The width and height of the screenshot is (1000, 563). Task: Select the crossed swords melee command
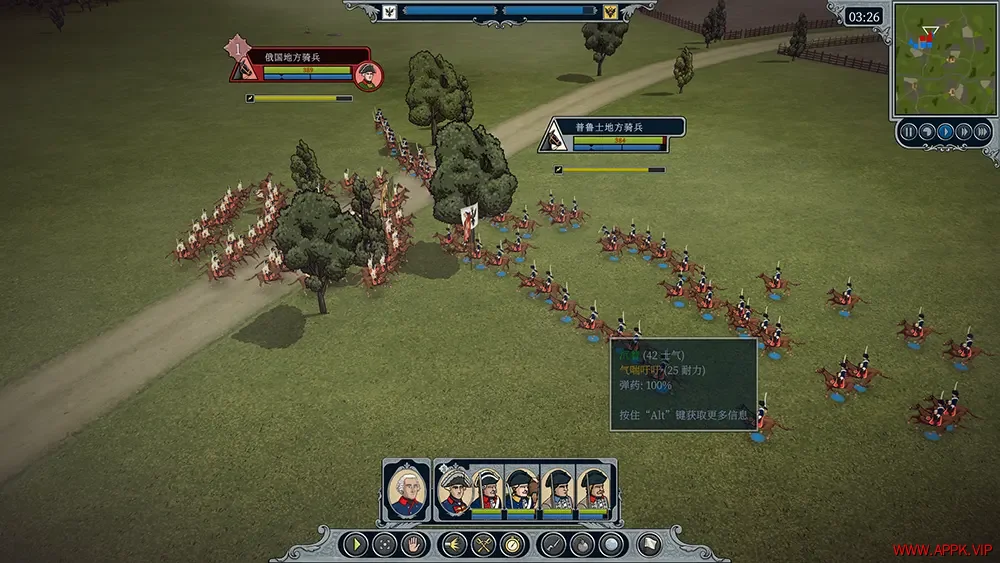pyautogui.click(x=484, y=545)
